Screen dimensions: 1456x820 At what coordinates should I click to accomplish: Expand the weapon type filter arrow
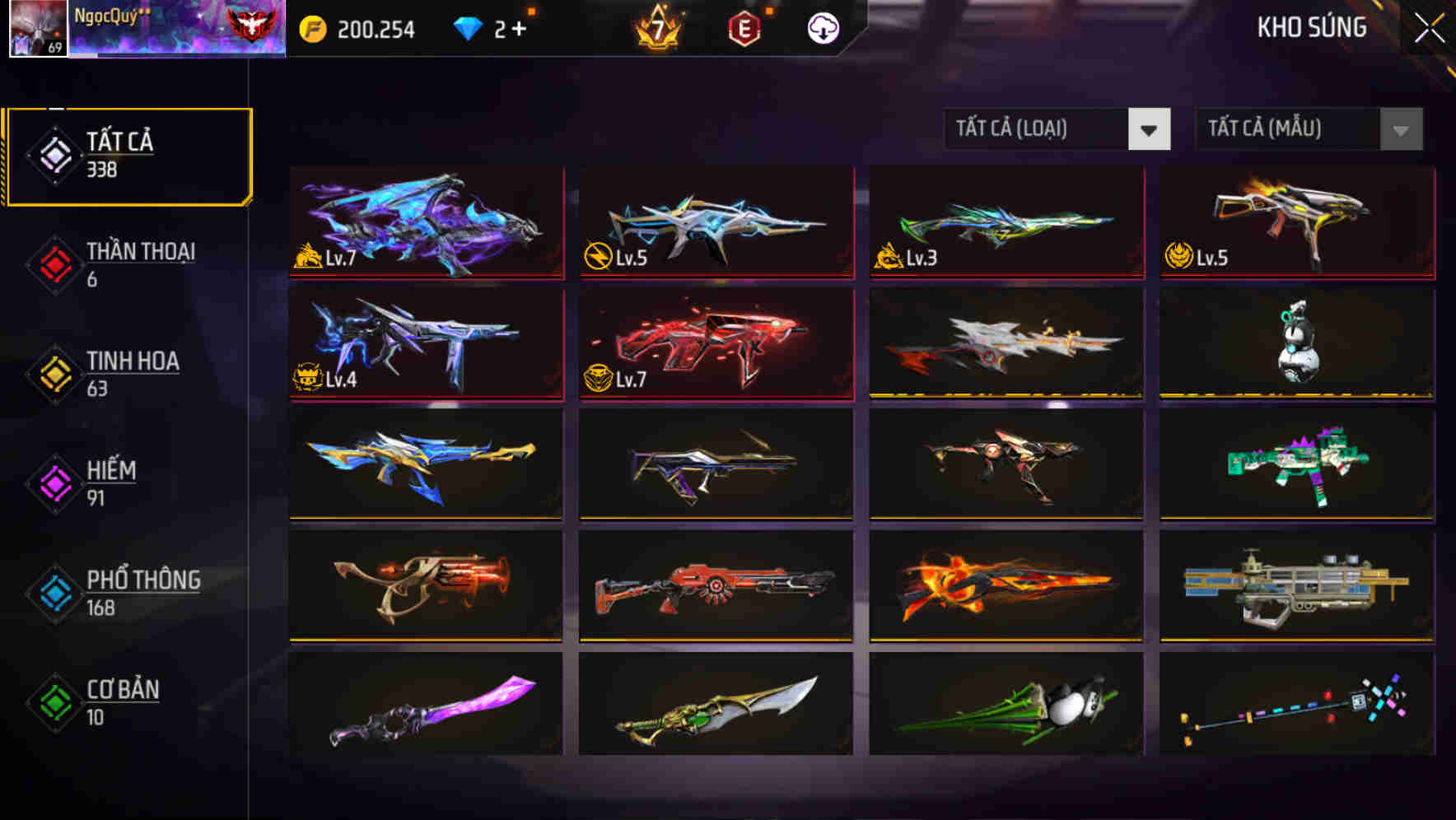[1150, 129]
